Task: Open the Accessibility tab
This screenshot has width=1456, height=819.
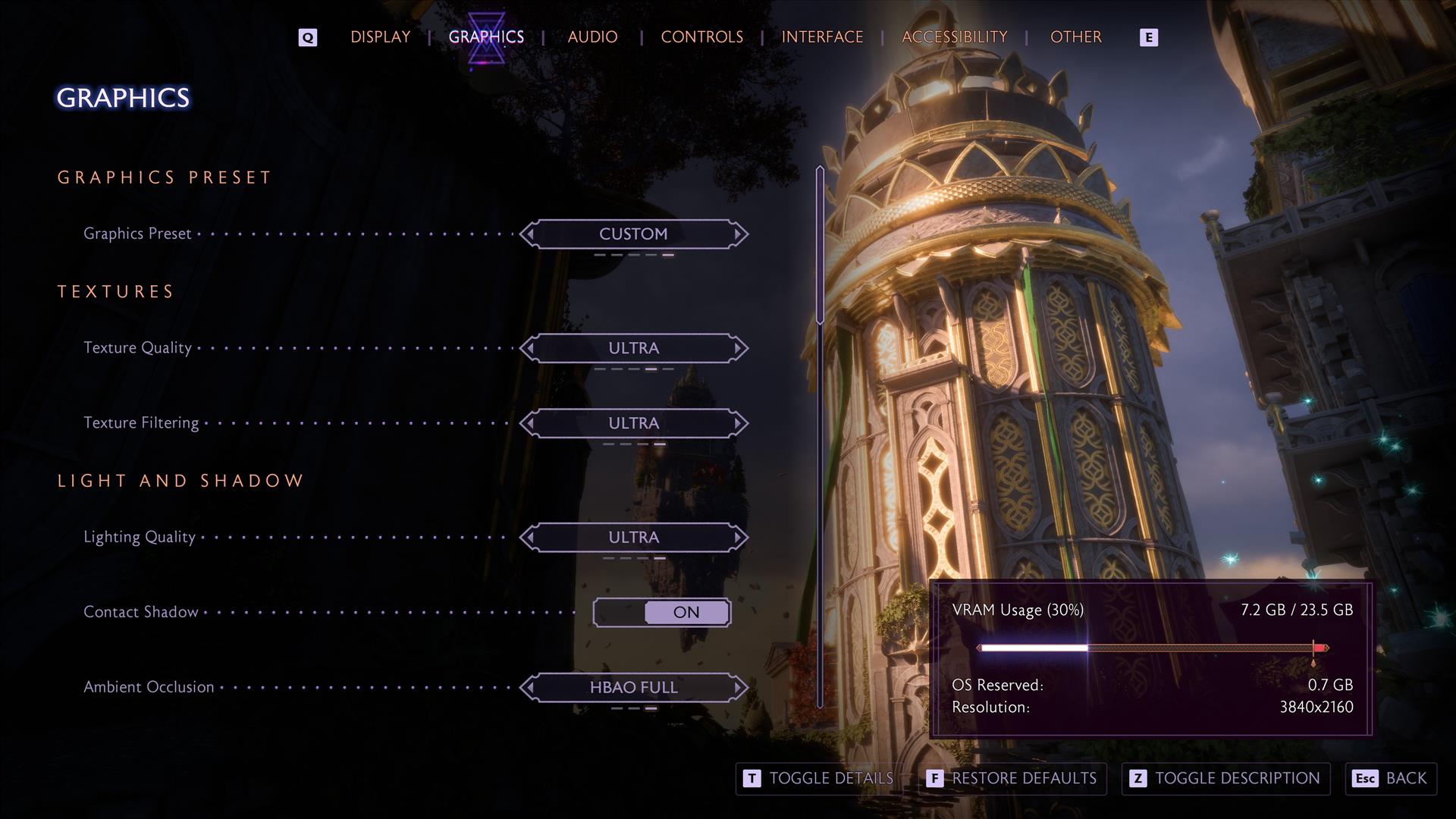Action: pyautogui.click(x=954, y=37)
